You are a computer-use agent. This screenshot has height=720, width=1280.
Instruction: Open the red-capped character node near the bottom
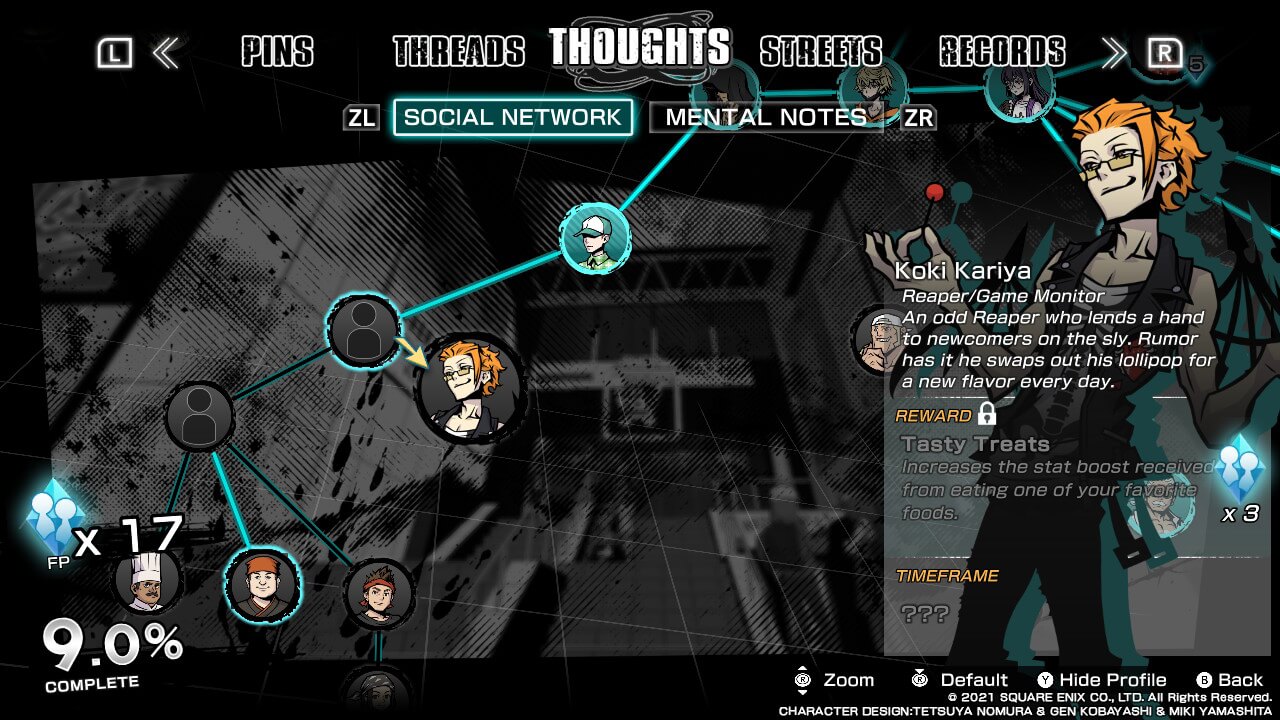pos(263,588)
